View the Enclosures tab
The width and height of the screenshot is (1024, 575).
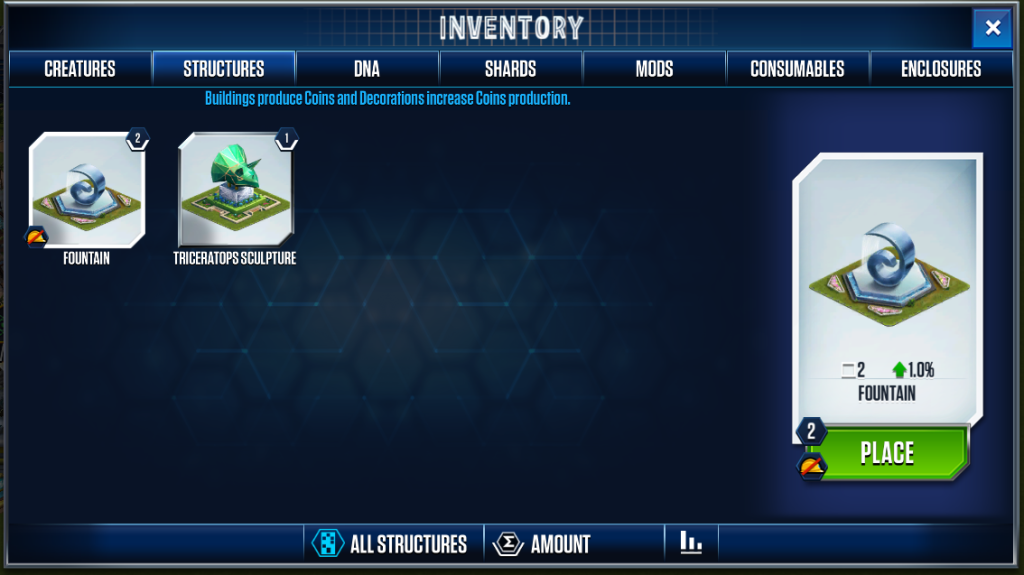941,69
